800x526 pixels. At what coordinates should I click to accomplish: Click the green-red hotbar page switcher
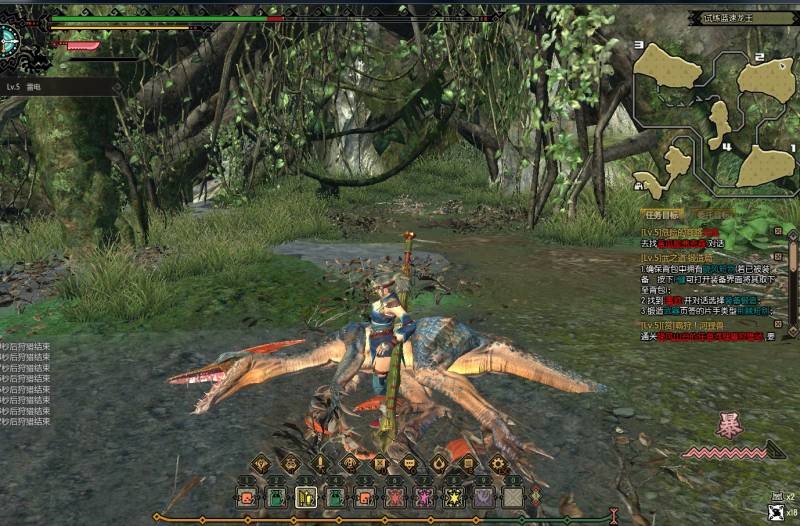536,496
